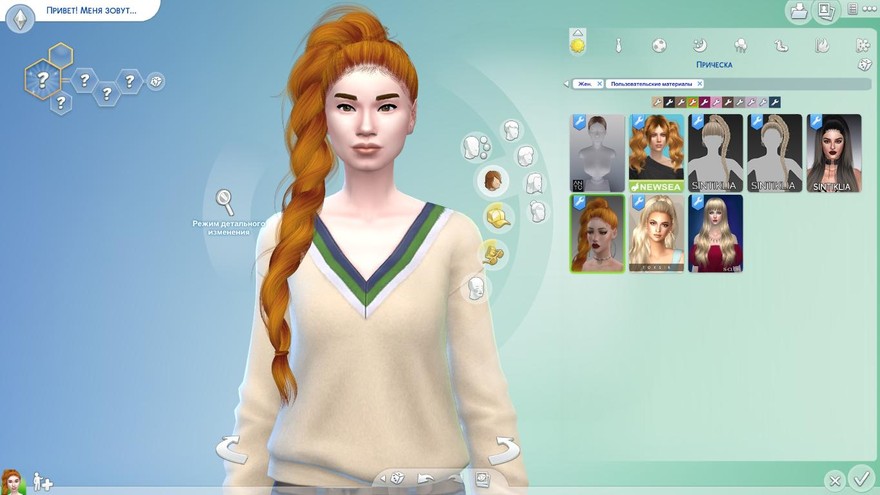
Task: Rotate the Sim with the right arrow
Action: point(503,449)
